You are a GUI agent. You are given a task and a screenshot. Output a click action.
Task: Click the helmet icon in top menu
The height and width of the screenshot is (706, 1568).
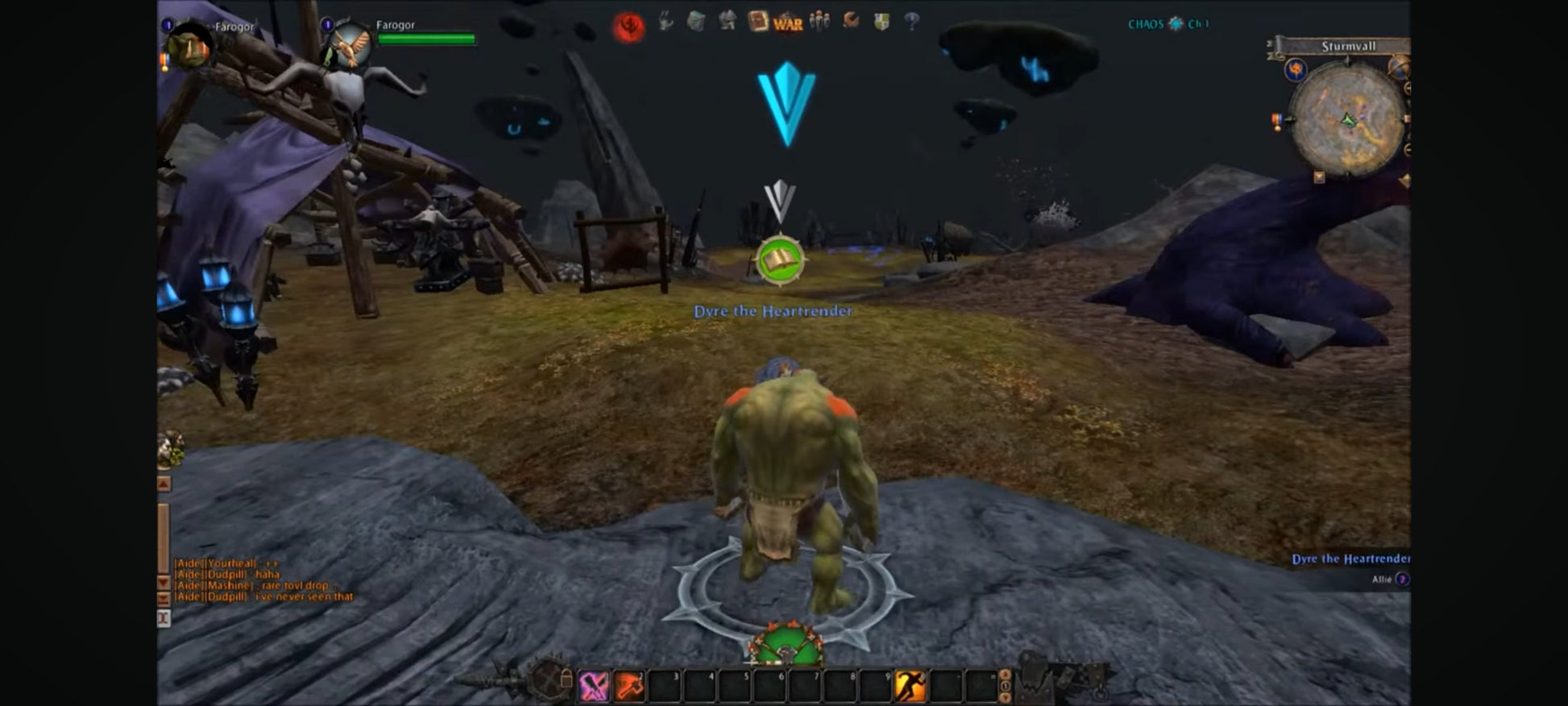pos(727,21)
